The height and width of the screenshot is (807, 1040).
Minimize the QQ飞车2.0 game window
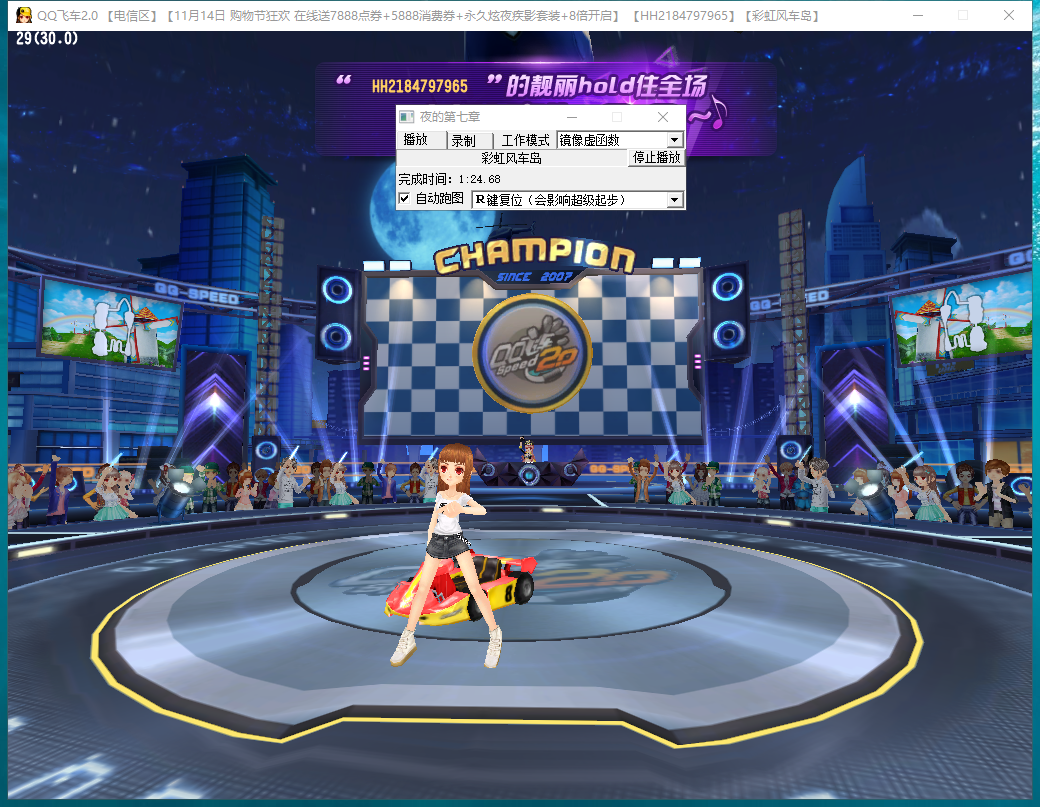point(918,15)
